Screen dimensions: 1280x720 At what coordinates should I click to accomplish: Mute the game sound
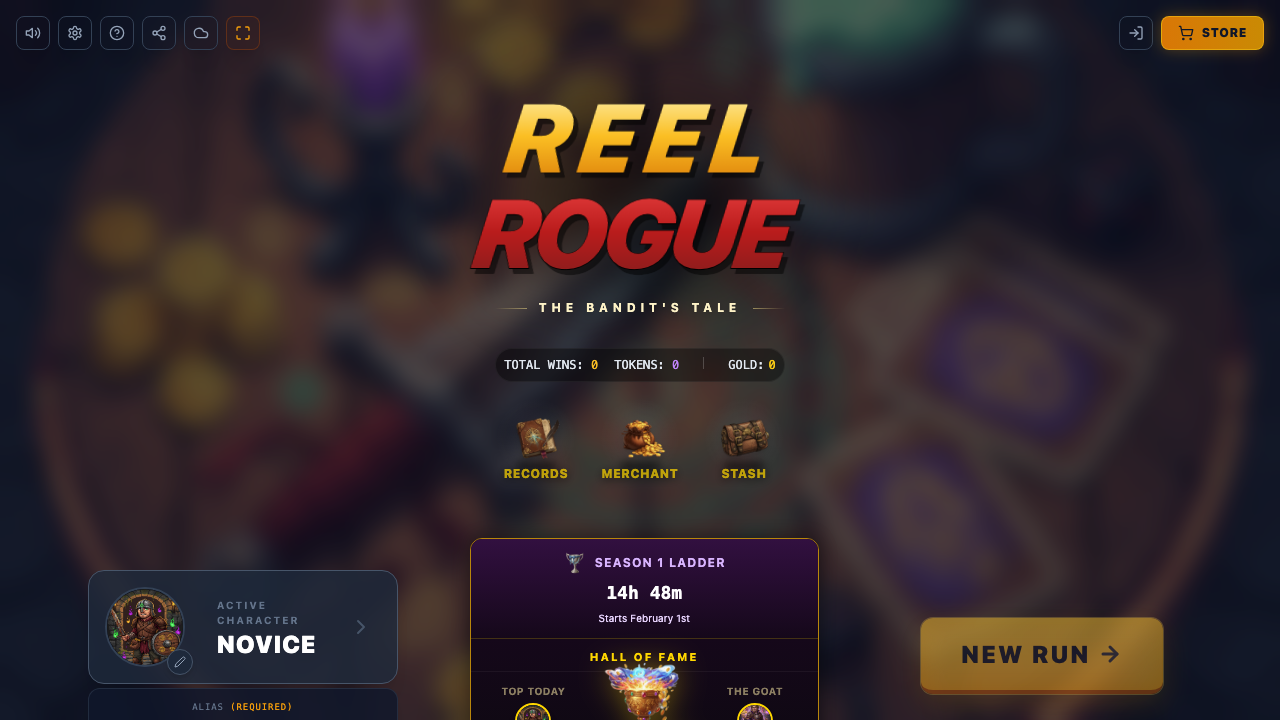[32, 32]
